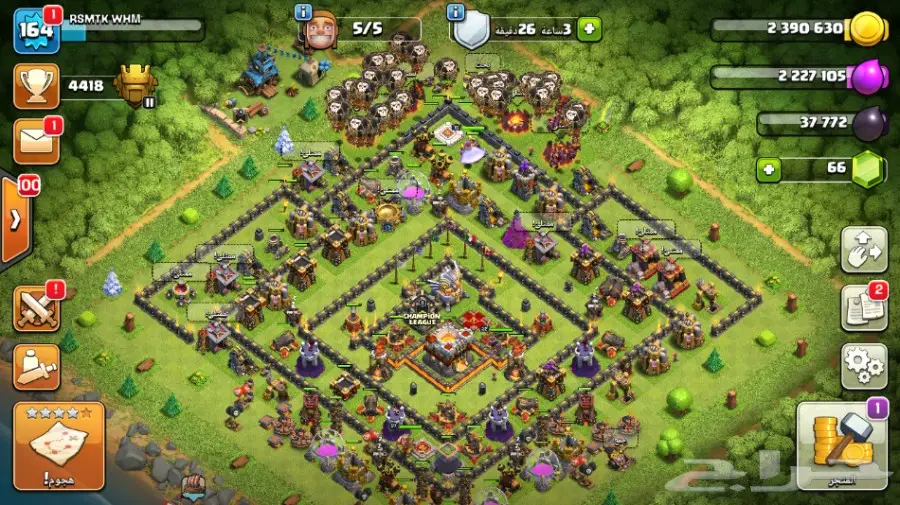The height and width of the screenshot is (505, 900).
Task: View the Champion league badge beside trophies
Action: [x=136, y=86]
